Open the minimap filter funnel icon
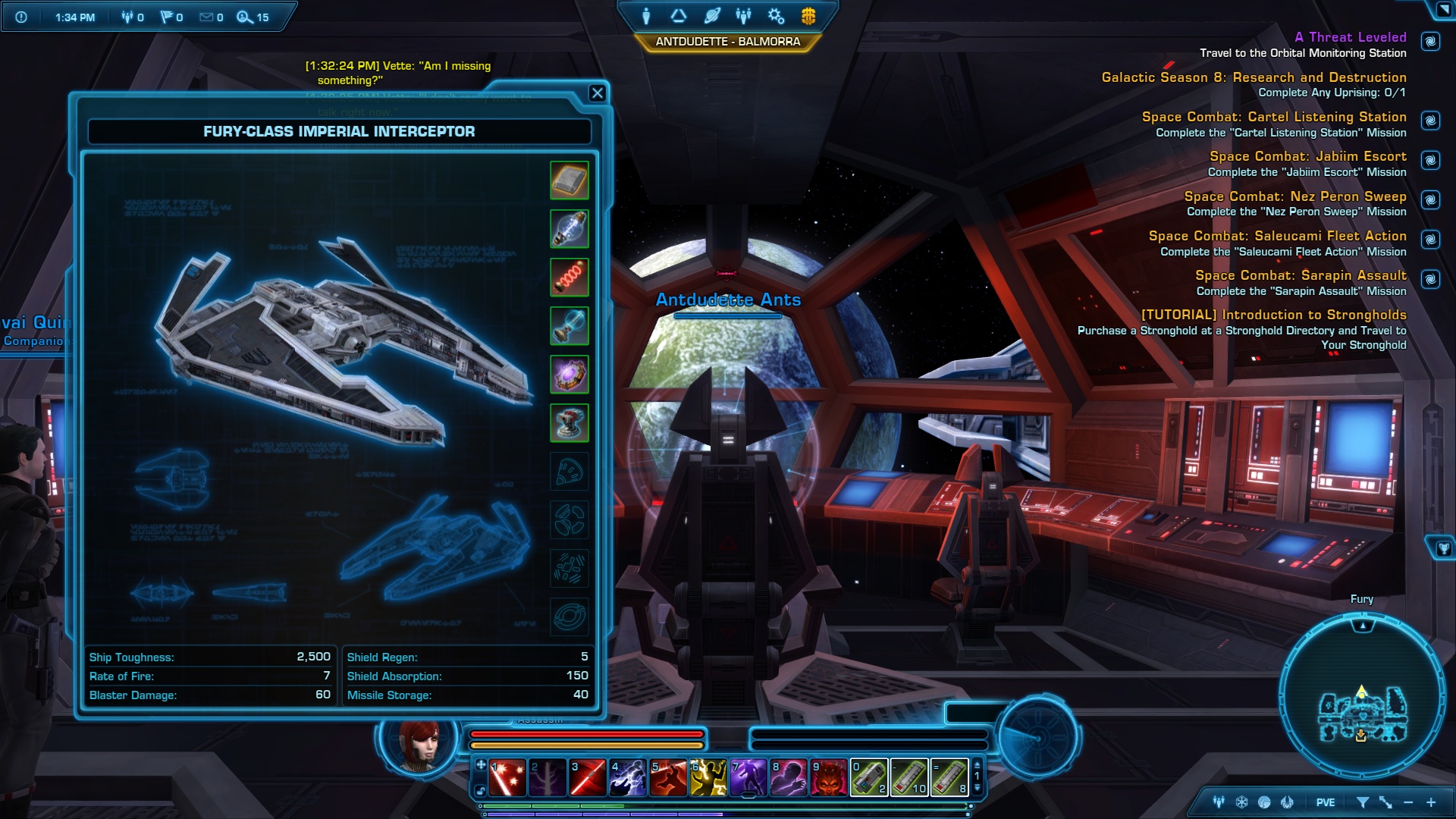The image size is (1456, 819). (1362, 802)
